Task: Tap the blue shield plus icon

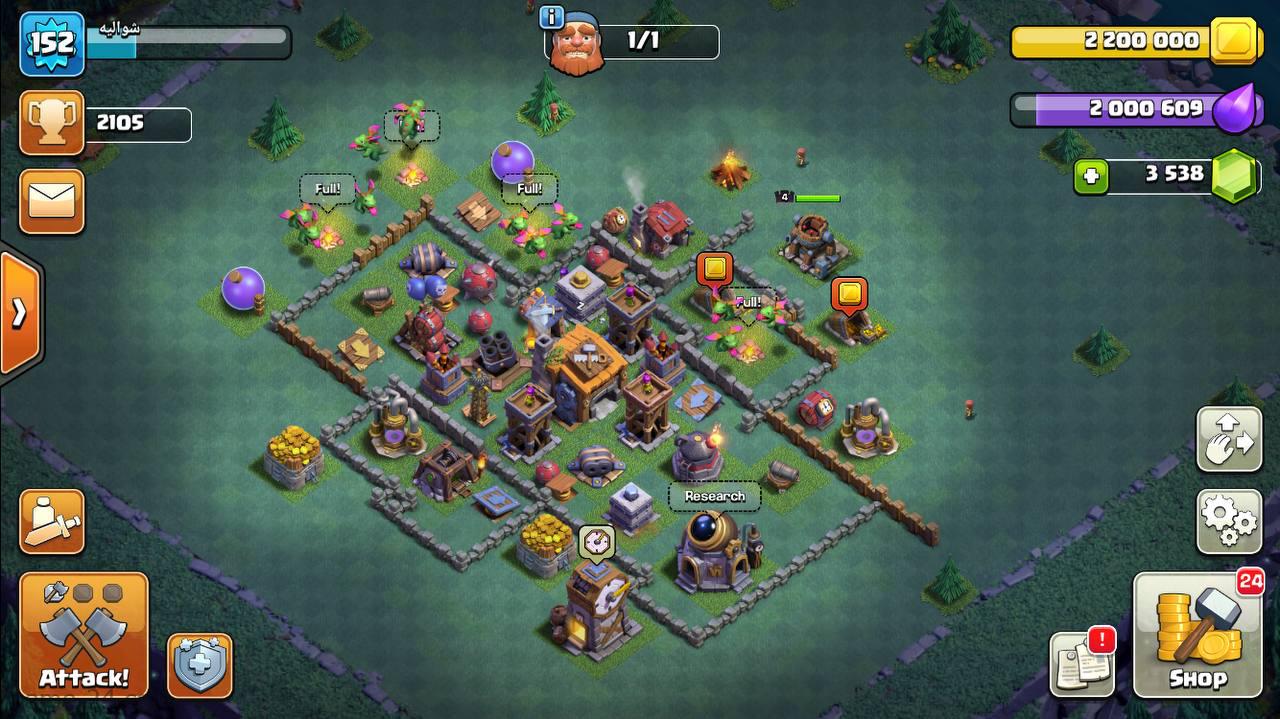Action: pos(199,665)
